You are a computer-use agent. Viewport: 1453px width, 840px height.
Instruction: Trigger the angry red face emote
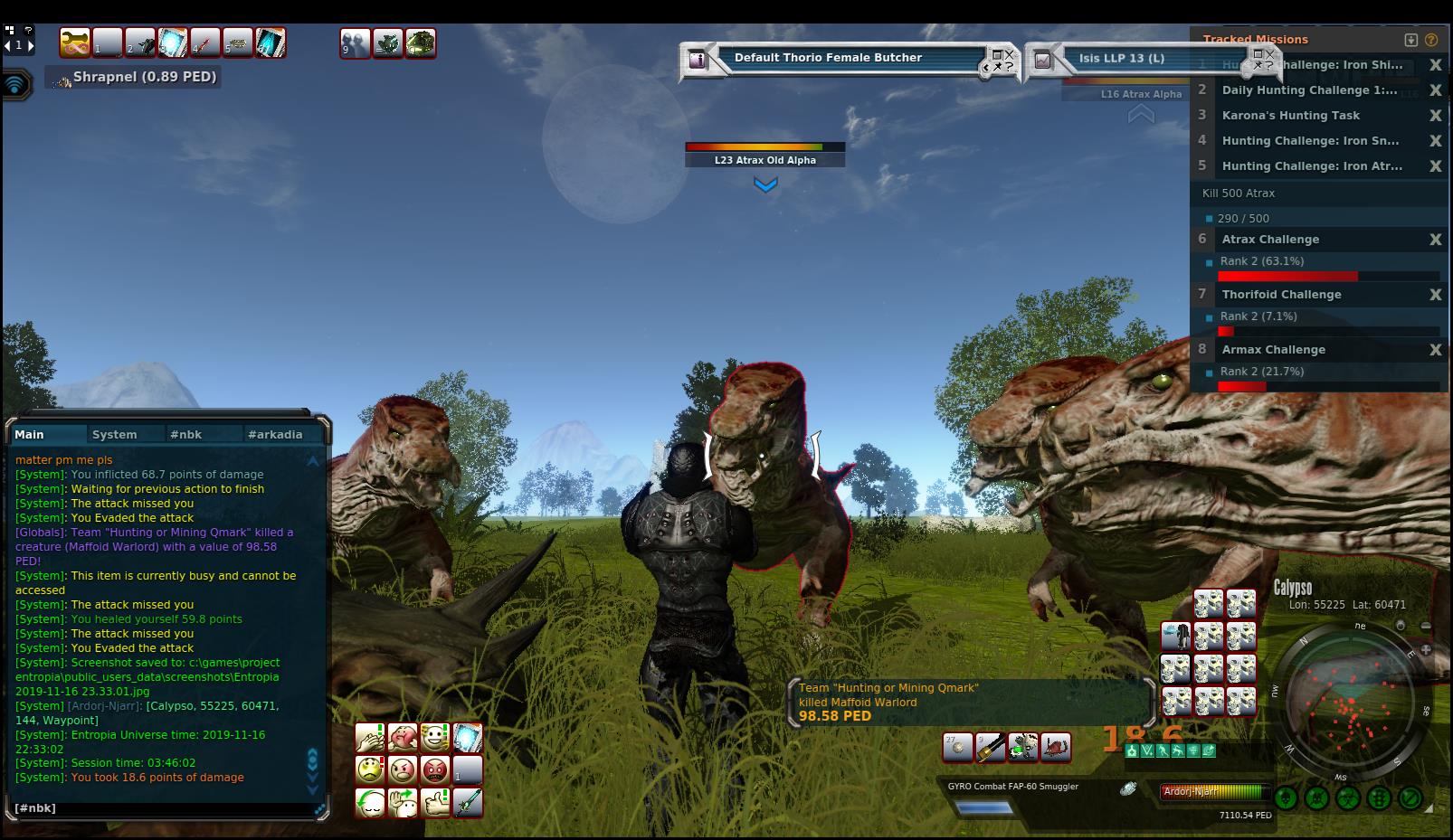(435, 770)
